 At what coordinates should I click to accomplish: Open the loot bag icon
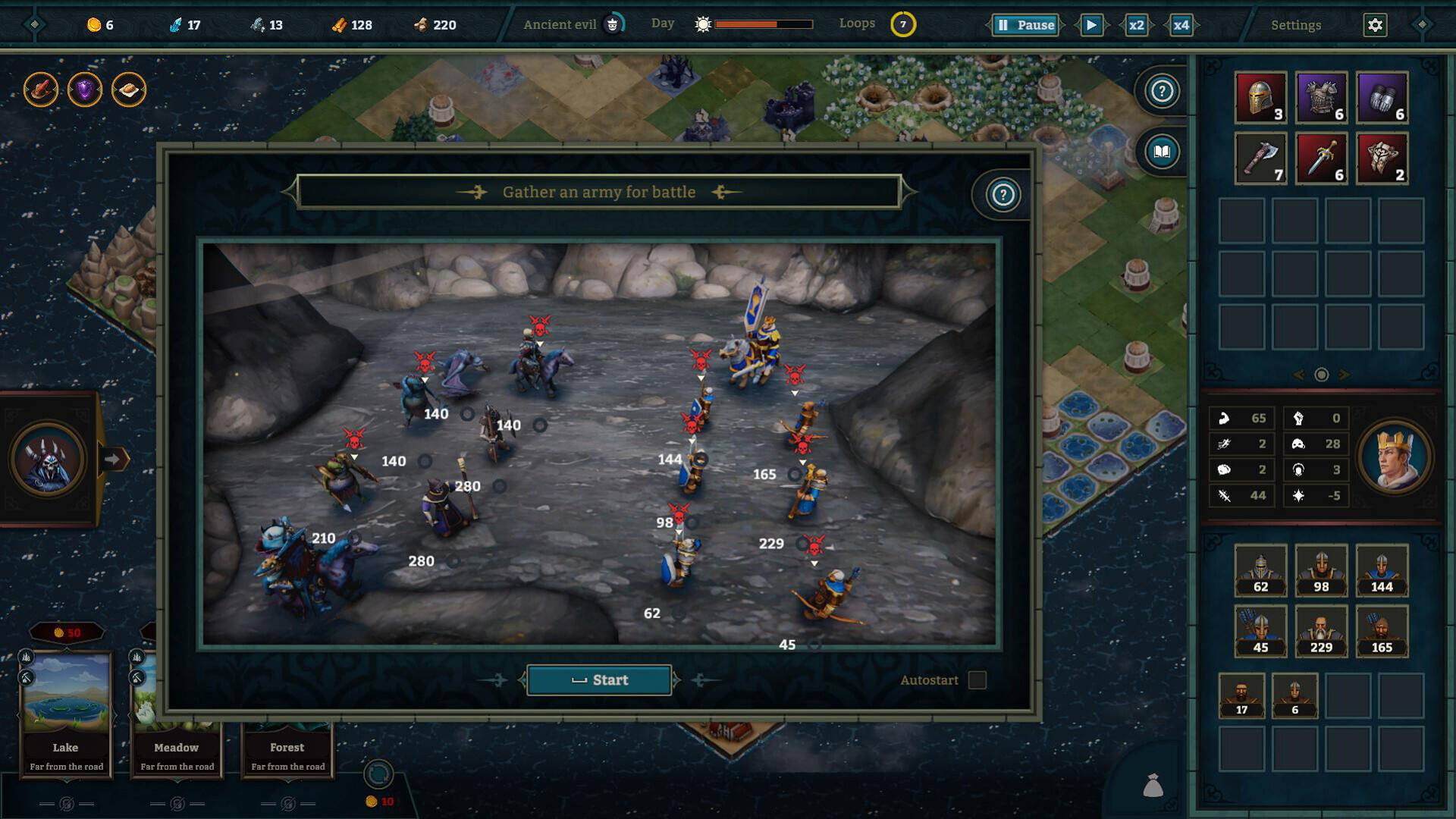point(1153,786)
